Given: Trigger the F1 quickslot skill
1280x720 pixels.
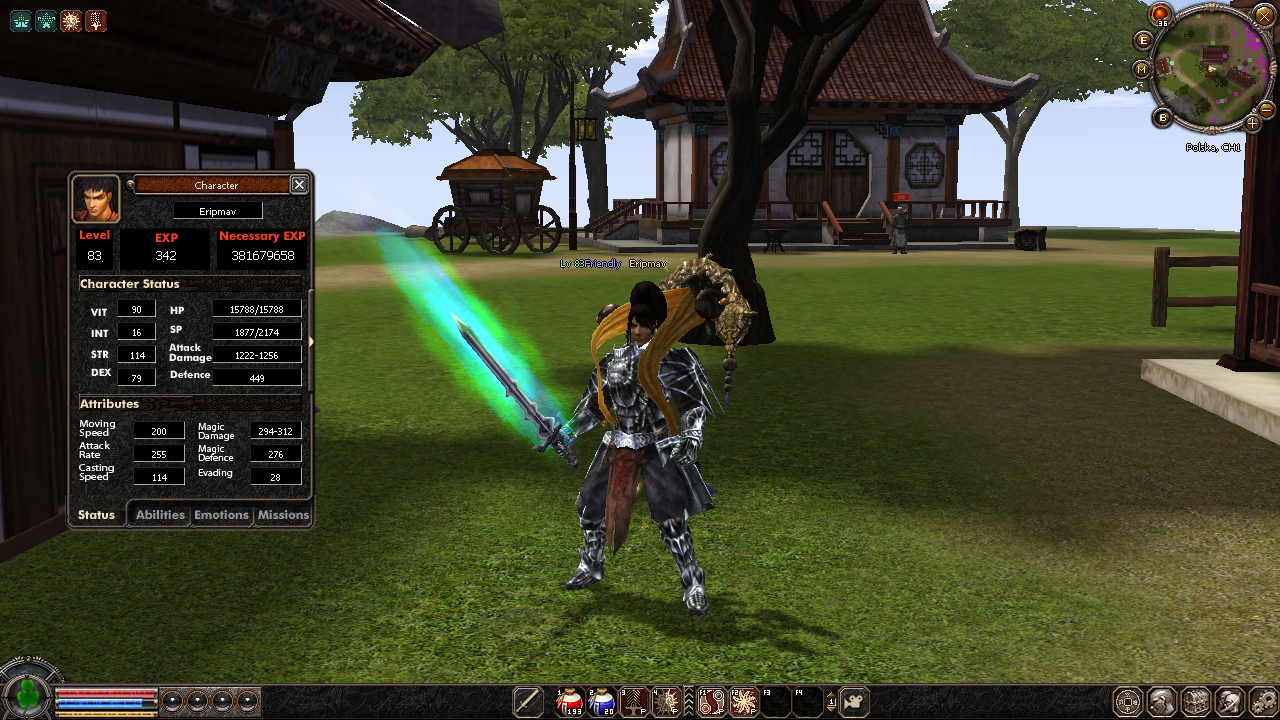Looking at the screenshot, I should 711,702.
